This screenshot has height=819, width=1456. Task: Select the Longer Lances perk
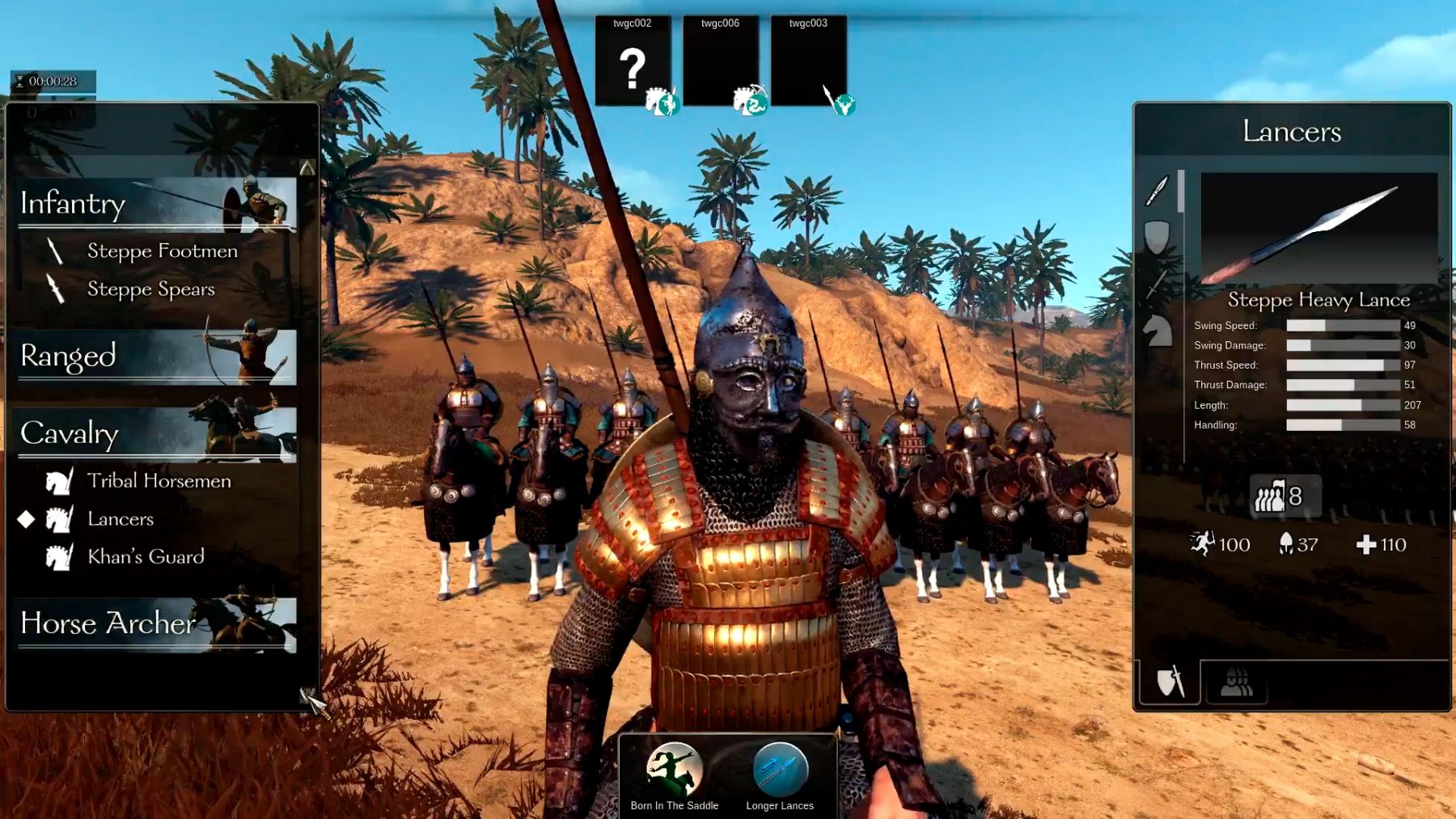(x=780, y=770)
